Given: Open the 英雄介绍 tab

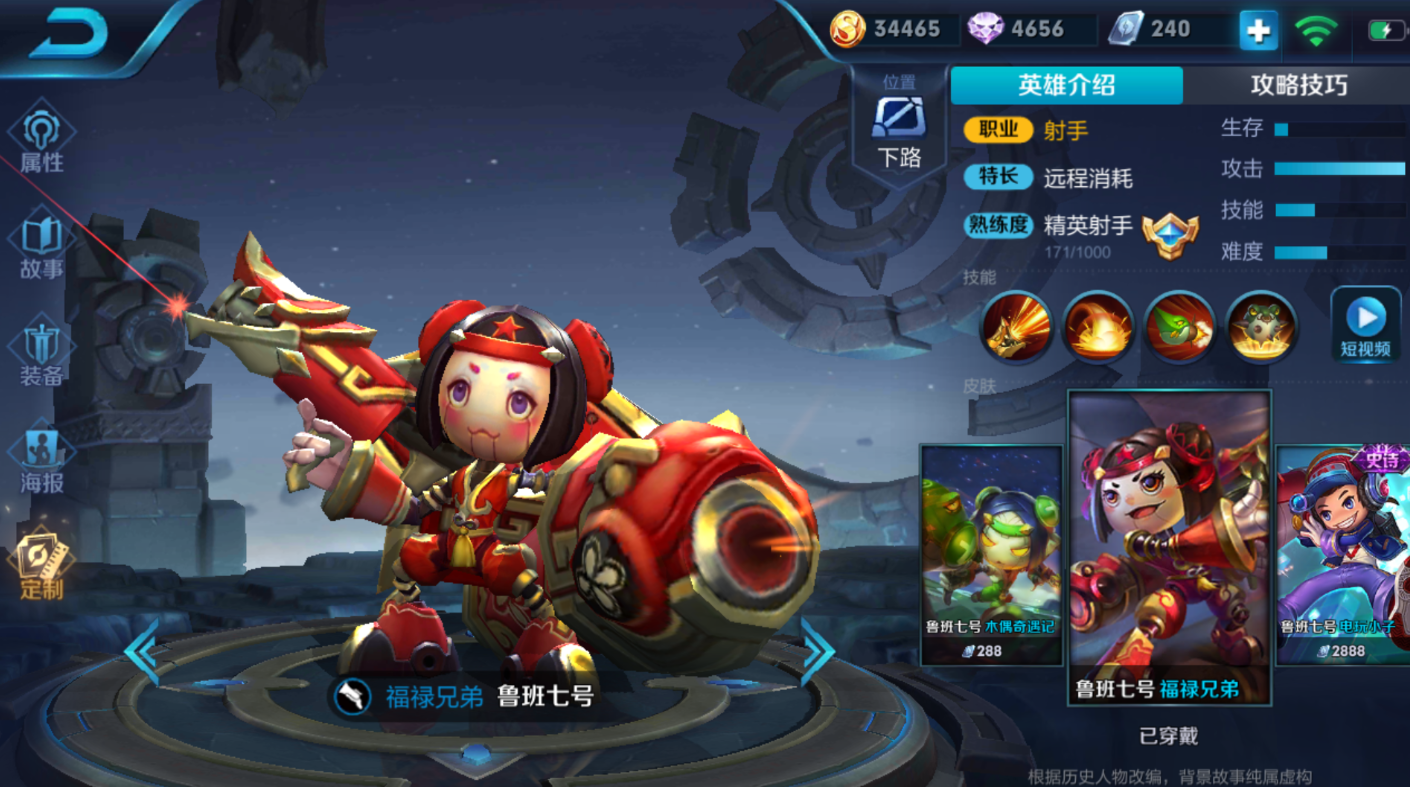Looking at the screenshot, I should (1066, 85).
